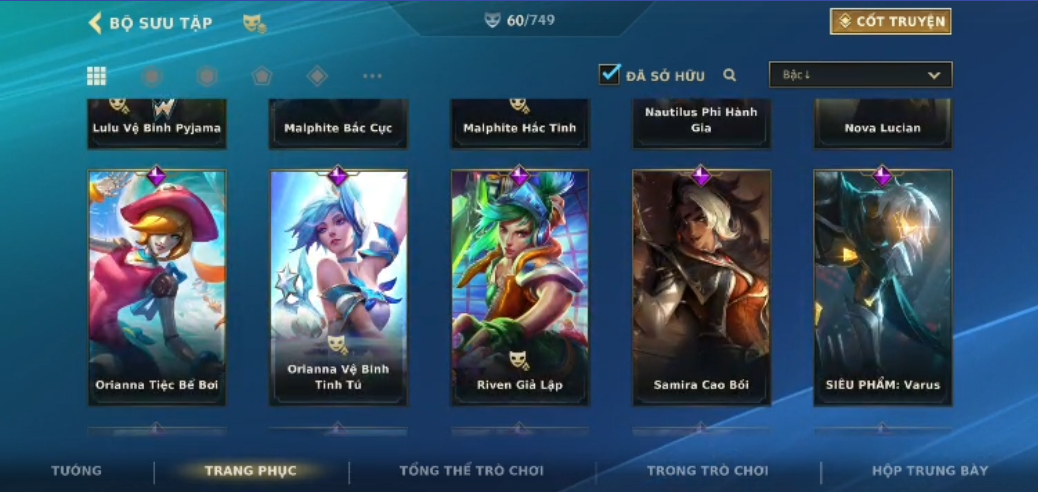Go back from Bộ Sưu Tập
Viewport: 1038px width, 492px height.
[96, 23]
